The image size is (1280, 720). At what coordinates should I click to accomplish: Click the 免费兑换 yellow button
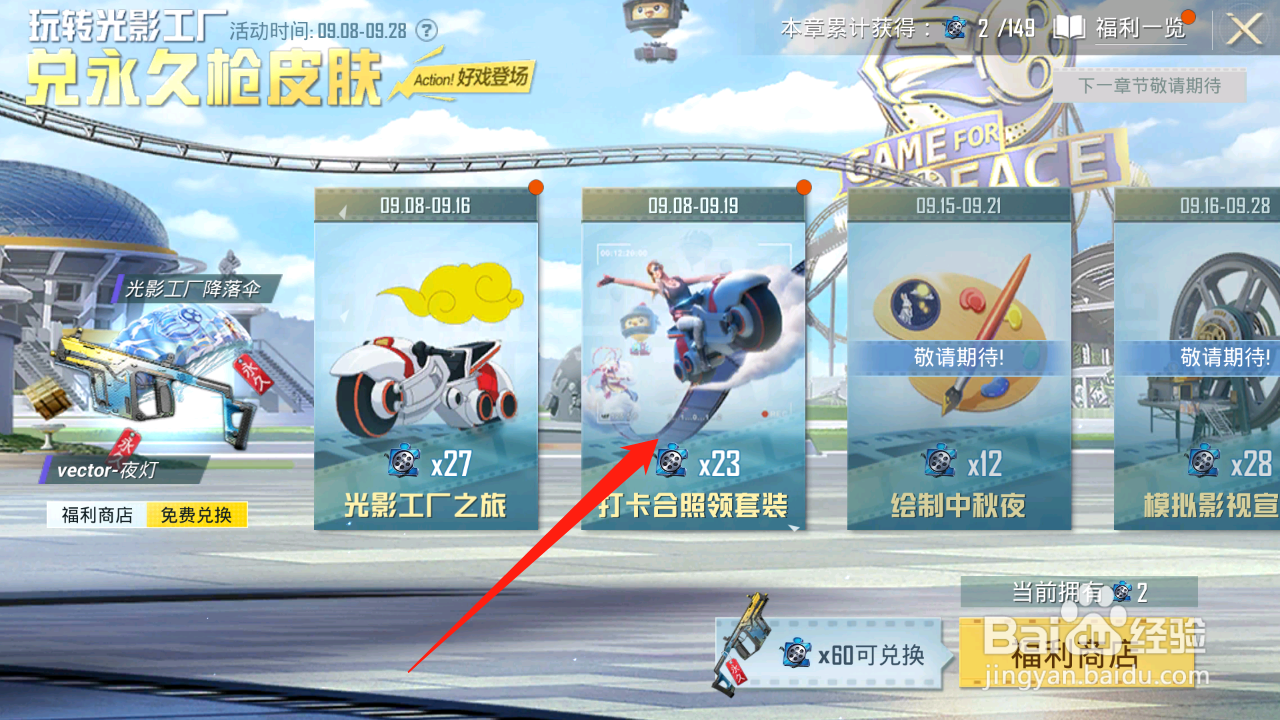(196, 513)
